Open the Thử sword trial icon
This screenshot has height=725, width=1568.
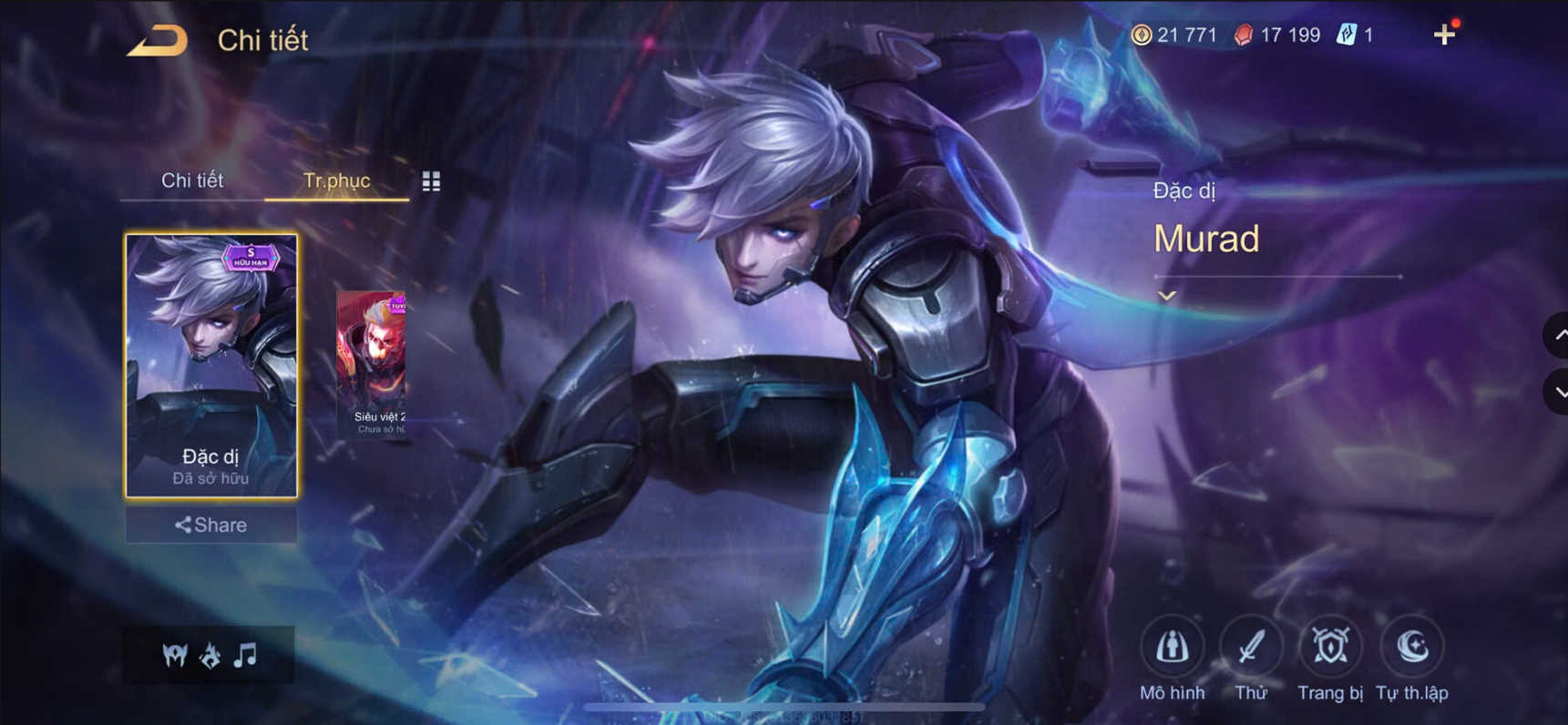1251,648
